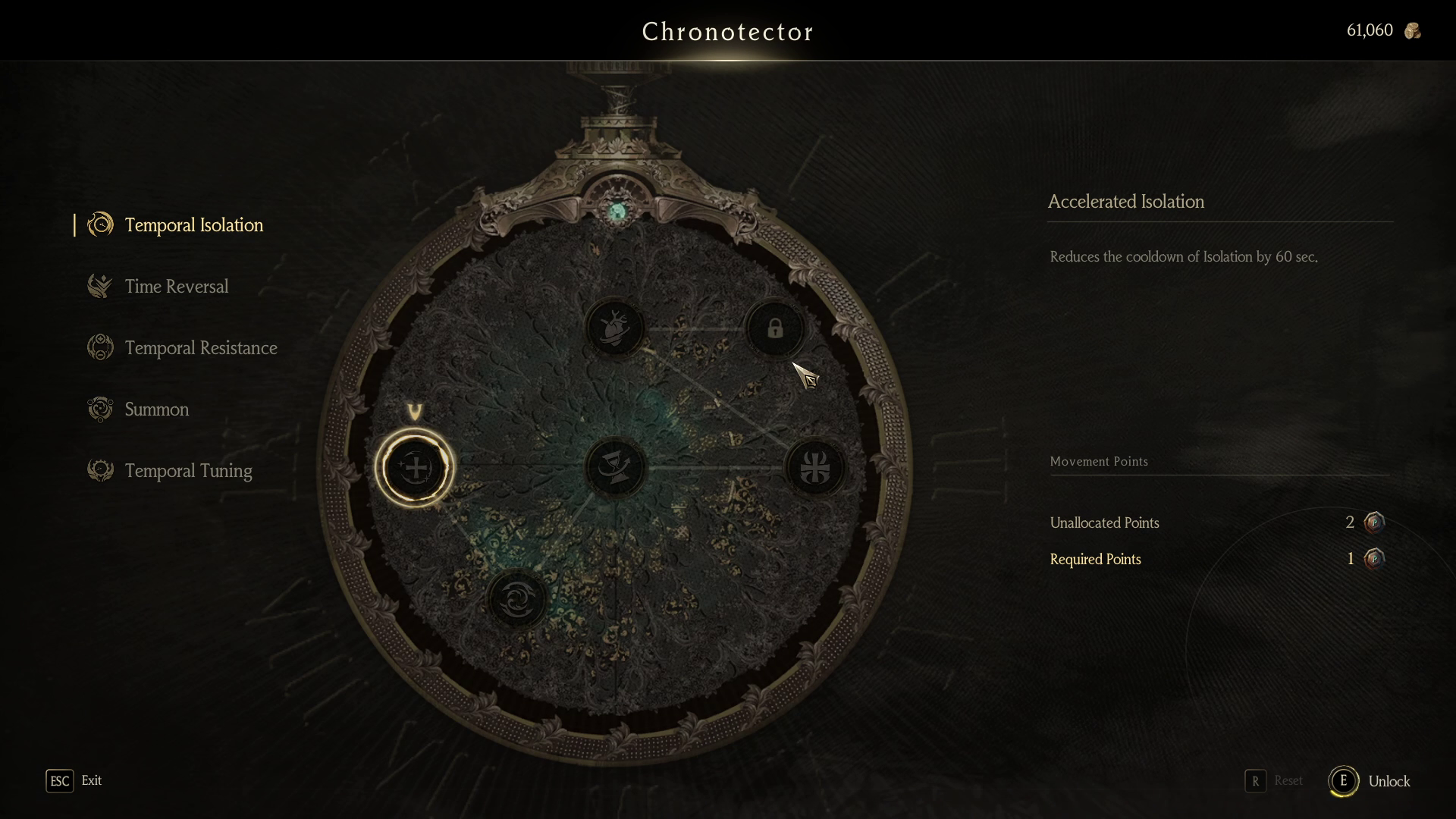The image size is (1456, 819).
Task: Select the swirl skill node
Action: coord(517,599)
